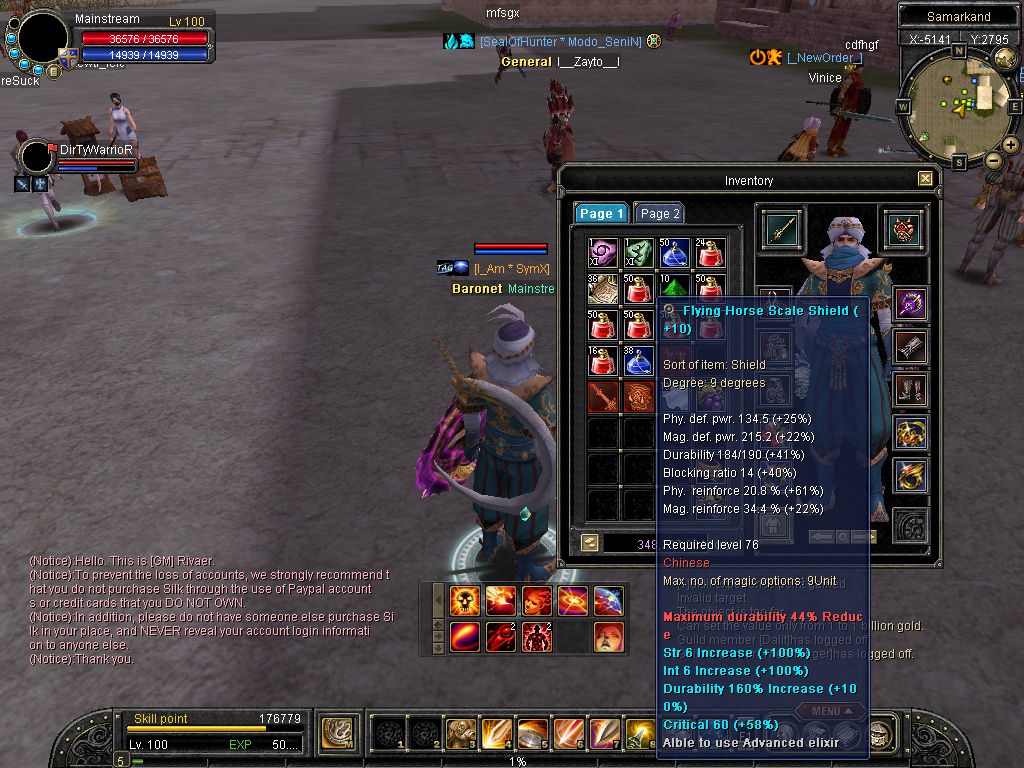Click the red-haired face icon on skill bar

point(608,636)
